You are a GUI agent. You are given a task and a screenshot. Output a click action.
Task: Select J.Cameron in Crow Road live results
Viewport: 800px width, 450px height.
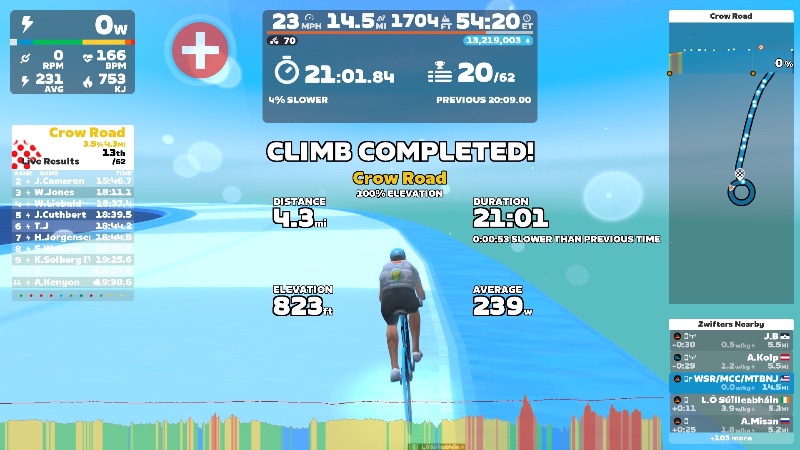tap(71, 181)
